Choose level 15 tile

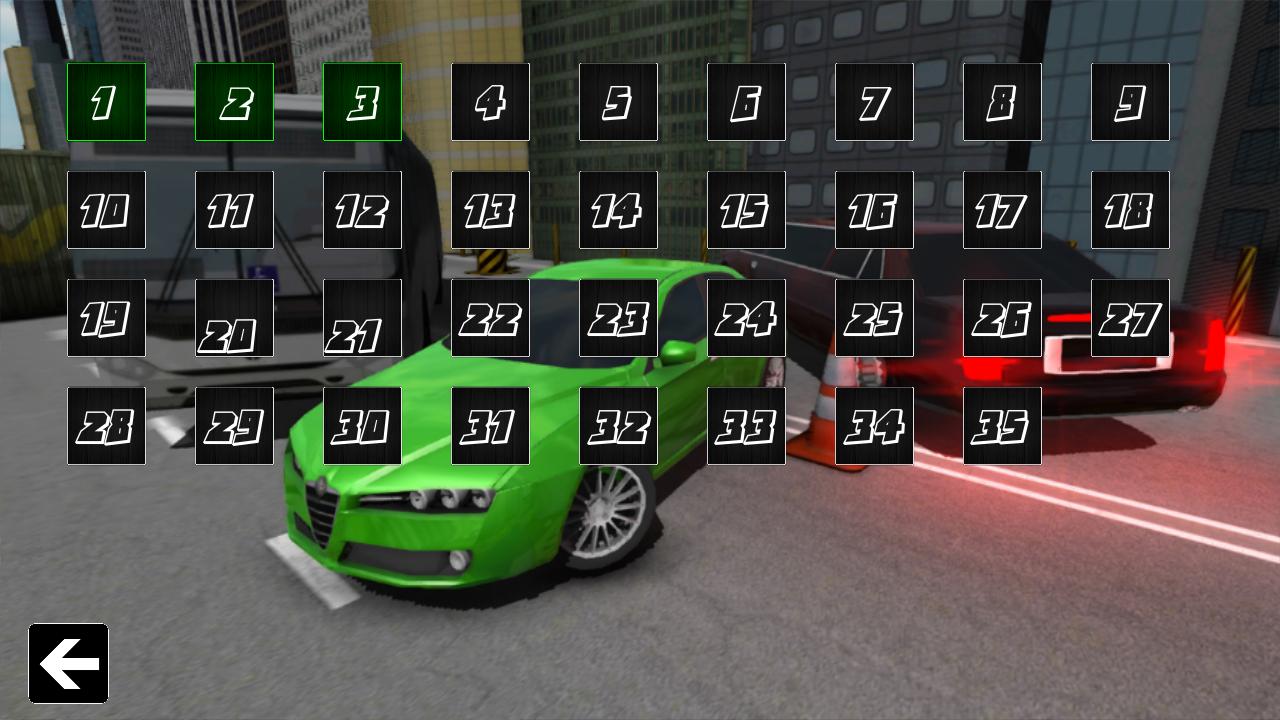pyautogui.click(x=746, y=209)
